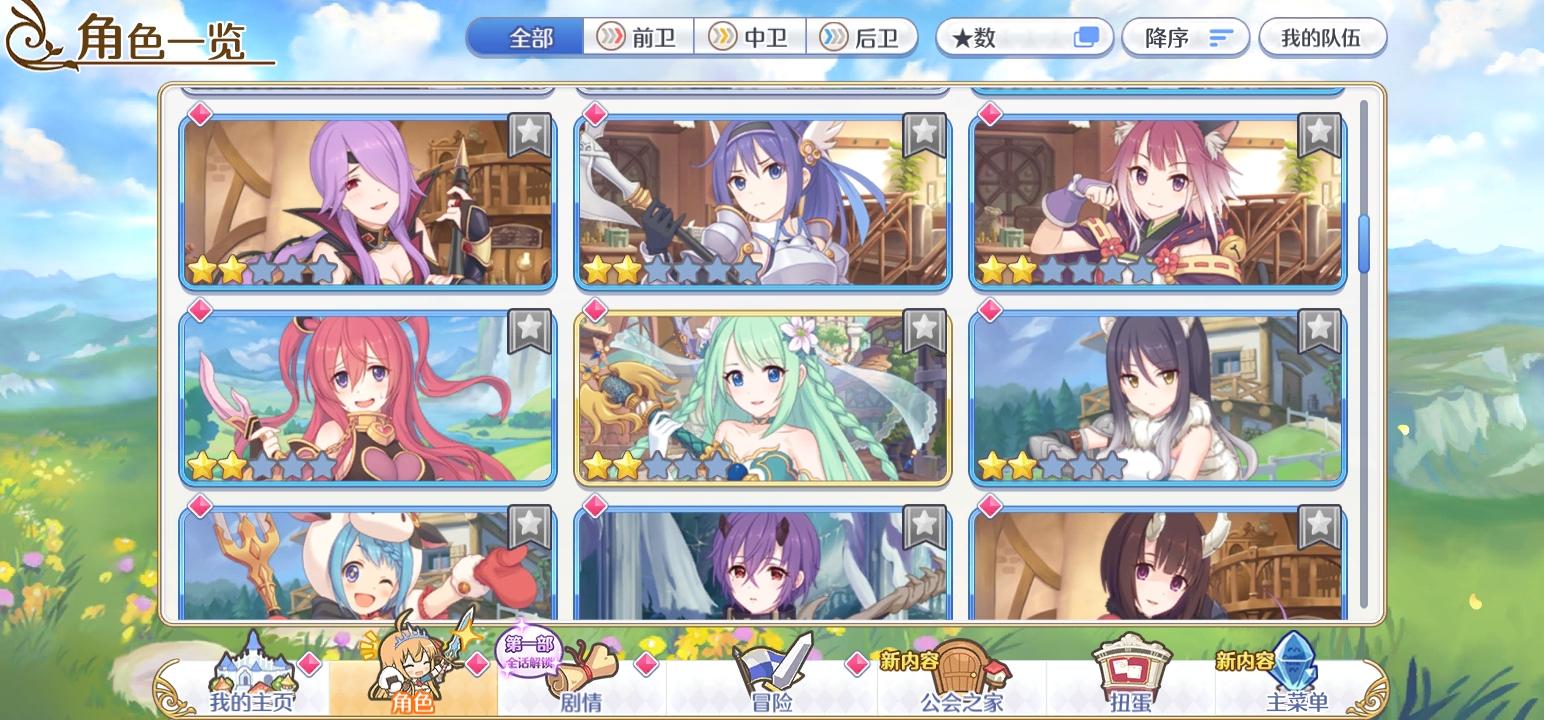Image resolution: width=1544 pixels, height=720 pixels.
Task: Switch to the 全部 tab
Action: click(x=524, y=37)
